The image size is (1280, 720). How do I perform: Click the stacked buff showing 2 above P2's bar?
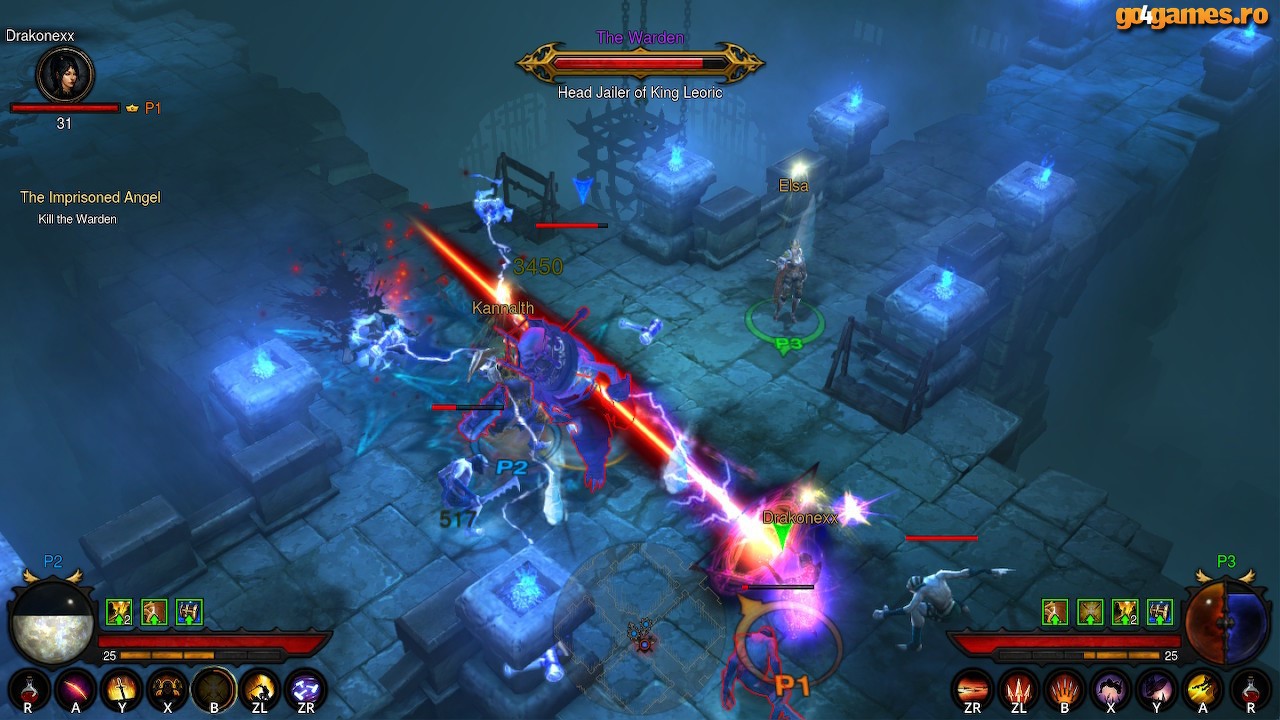tap(119, 612)
